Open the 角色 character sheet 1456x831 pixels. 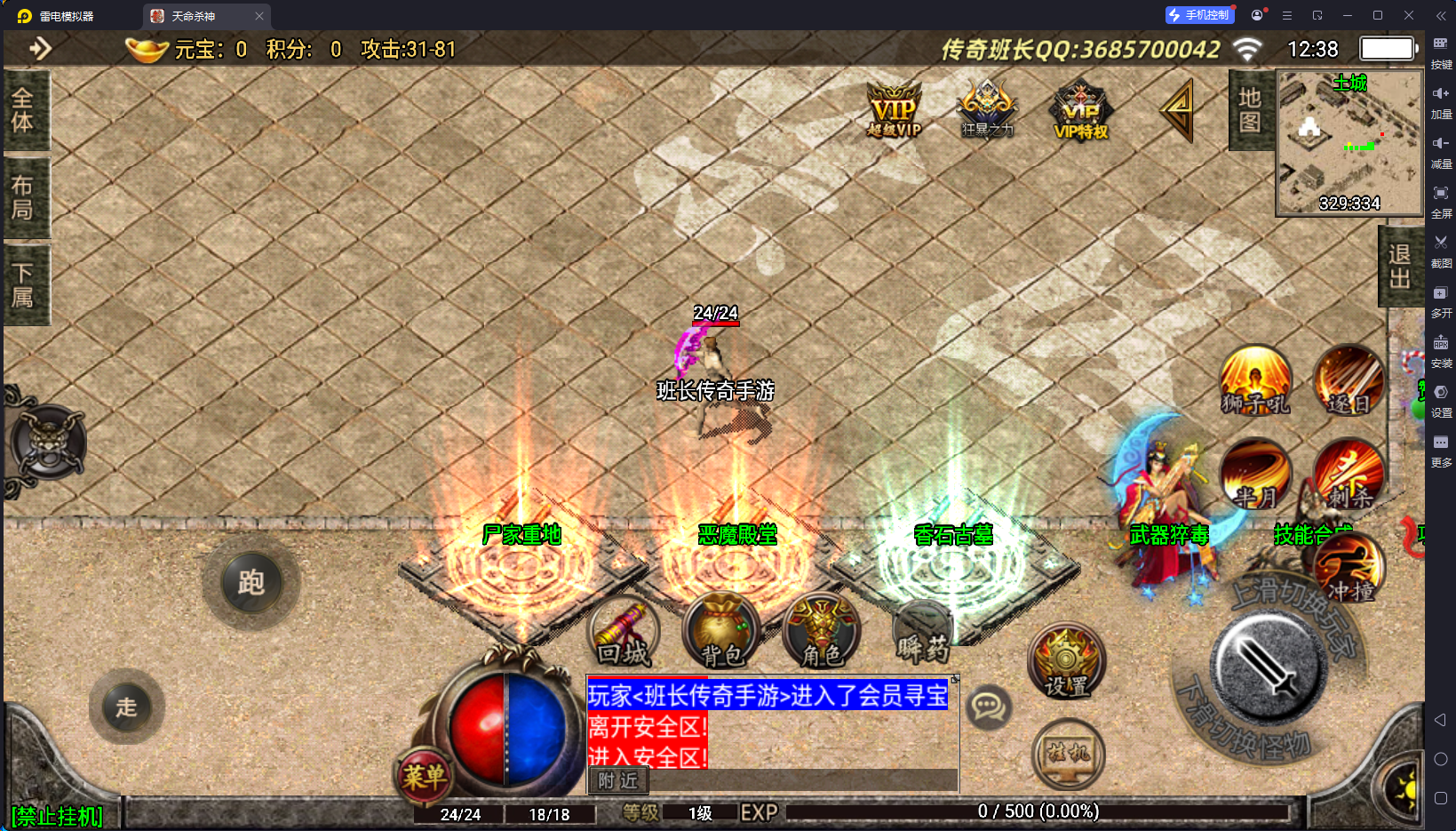pos(822,633)
